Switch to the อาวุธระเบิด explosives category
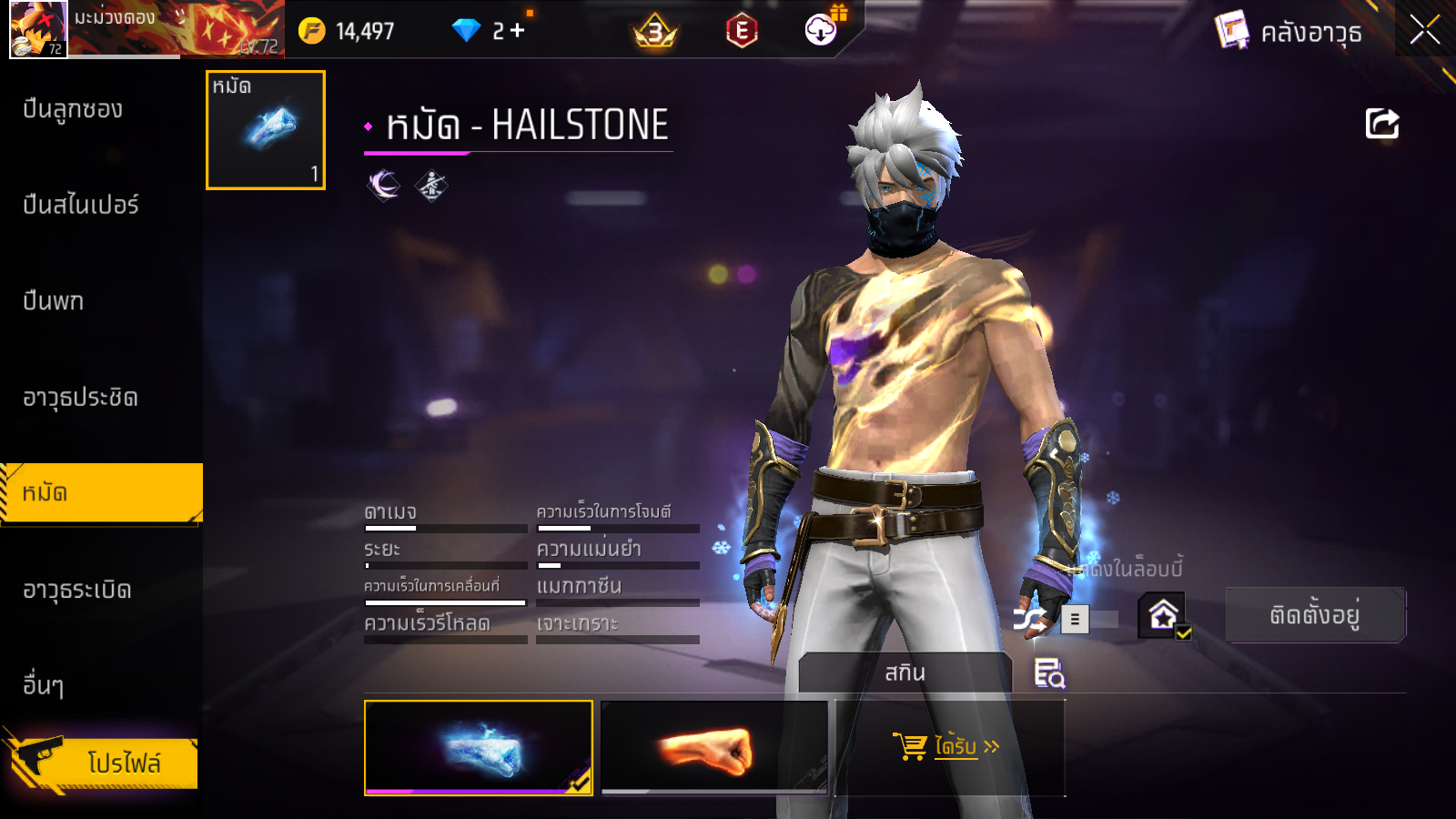 tap(77, 590)
